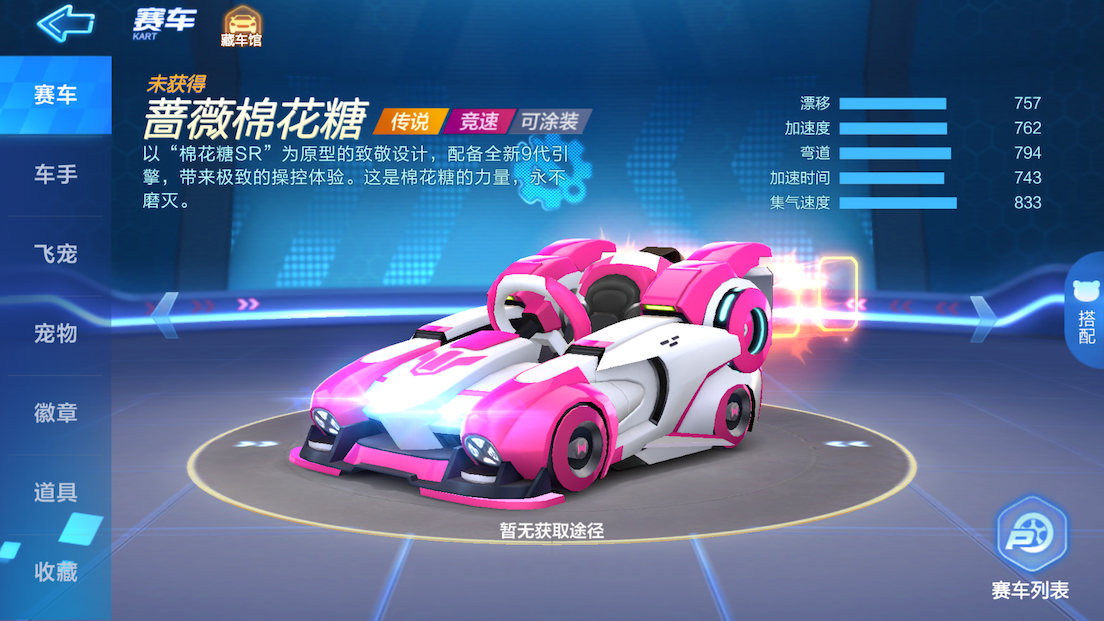The height and width of the screenshot is (621, 1104).
Task: Select the 赛车 kart tab
Action: [x=55, y=96]
